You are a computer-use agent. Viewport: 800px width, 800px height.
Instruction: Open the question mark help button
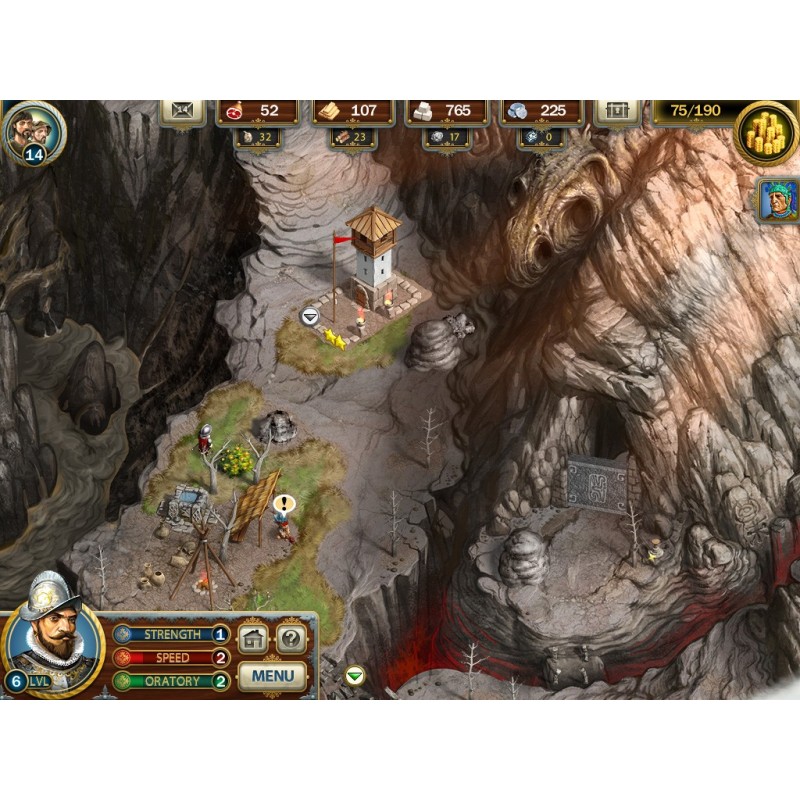pos(291,639)
